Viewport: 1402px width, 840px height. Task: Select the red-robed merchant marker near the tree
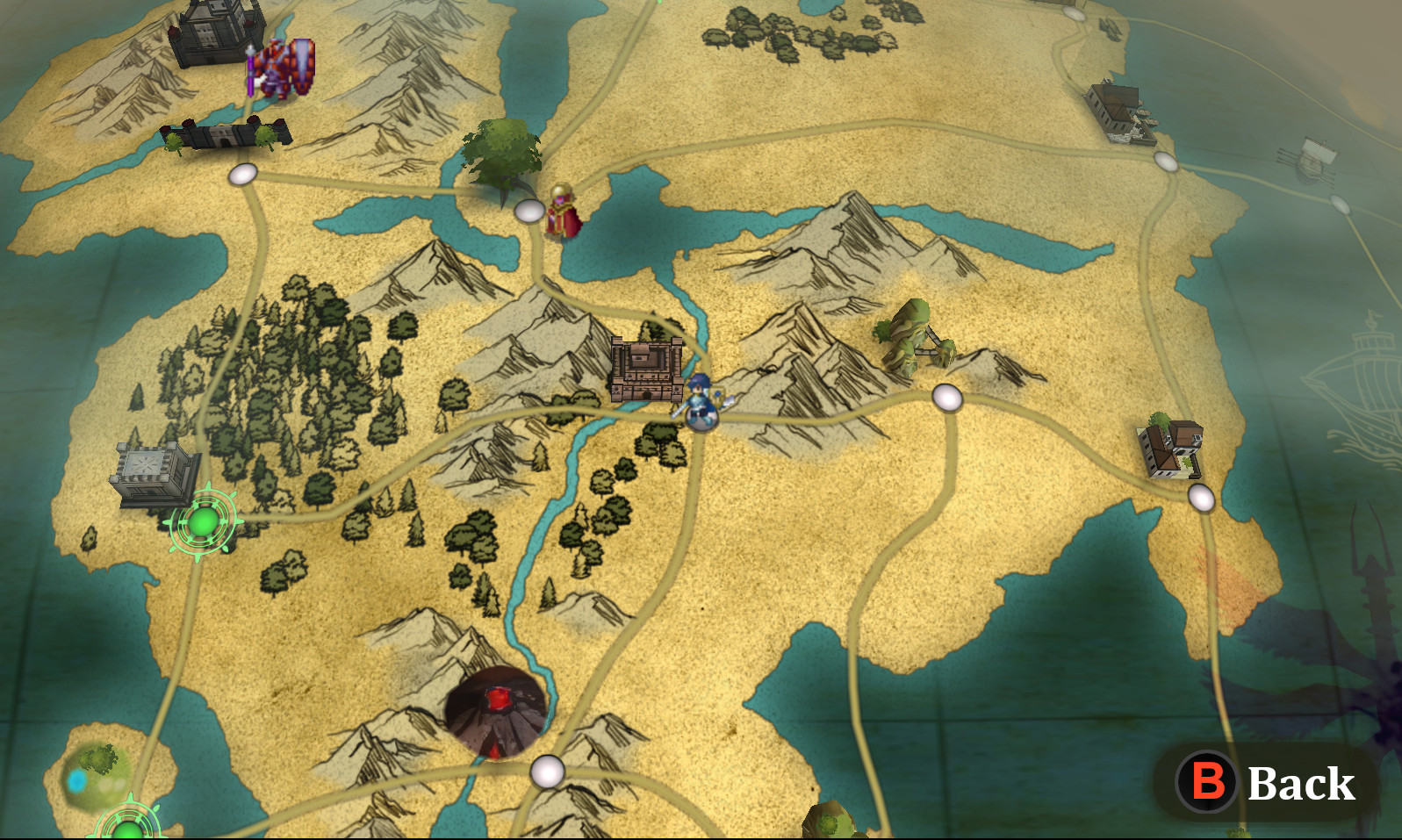562,211
